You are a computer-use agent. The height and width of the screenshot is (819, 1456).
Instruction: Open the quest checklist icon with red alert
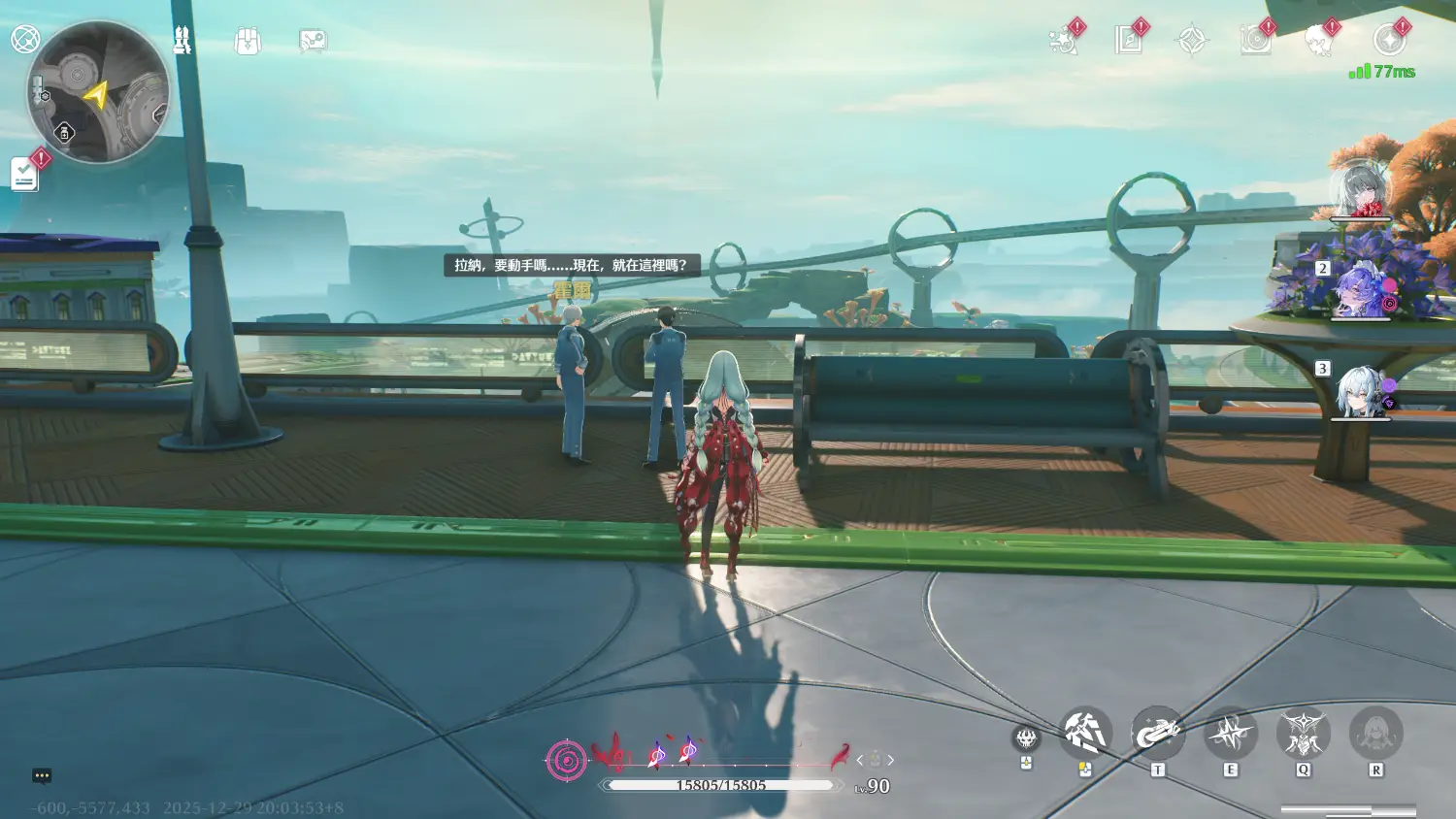pyautogui.click(x=25, y=174)
